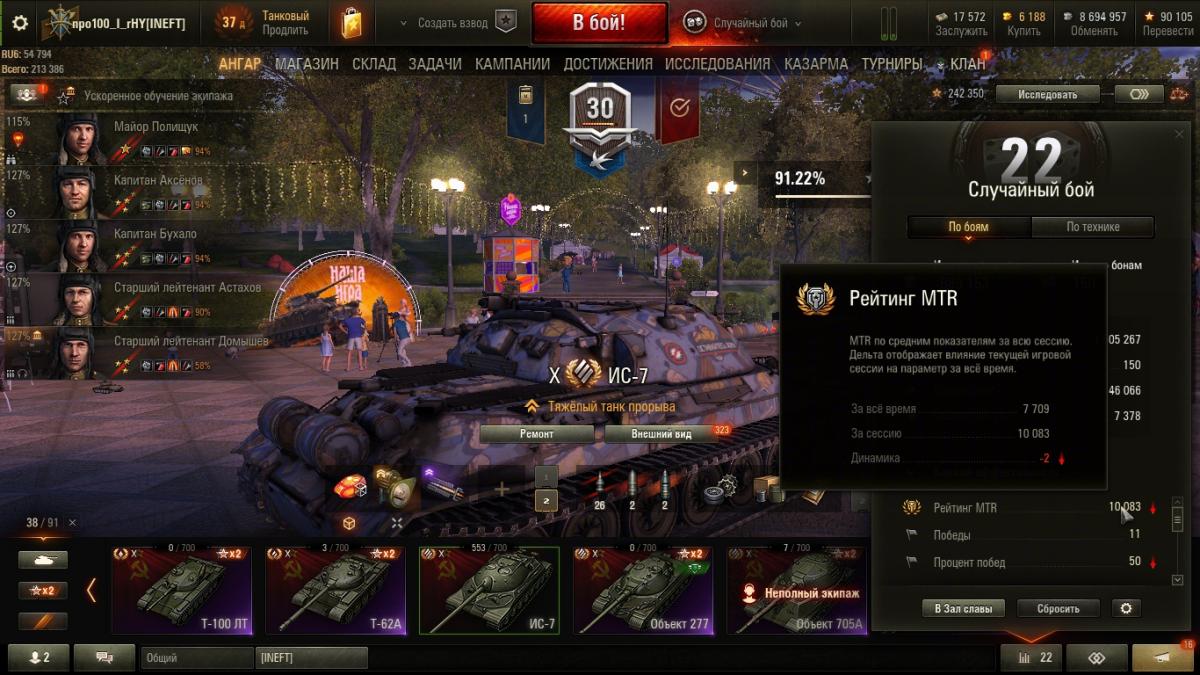1200x675 pixels.
Task: Select the По боям tab
Action: 968,227
